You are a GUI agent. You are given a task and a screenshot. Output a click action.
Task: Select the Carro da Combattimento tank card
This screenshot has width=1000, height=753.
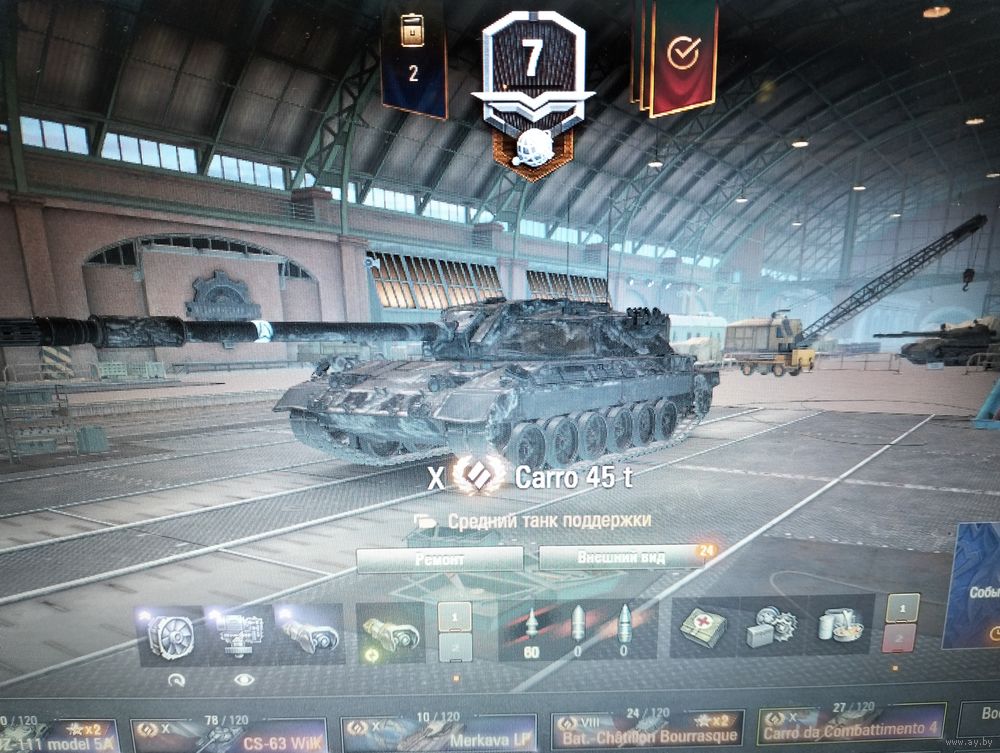tap(851, 730)
